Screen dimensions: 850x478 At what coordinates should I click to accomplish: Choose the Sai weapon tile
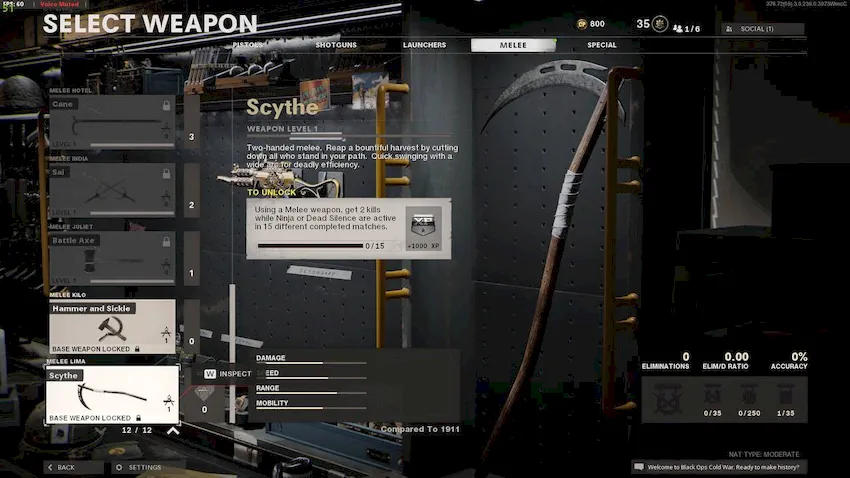click(112, 190)
